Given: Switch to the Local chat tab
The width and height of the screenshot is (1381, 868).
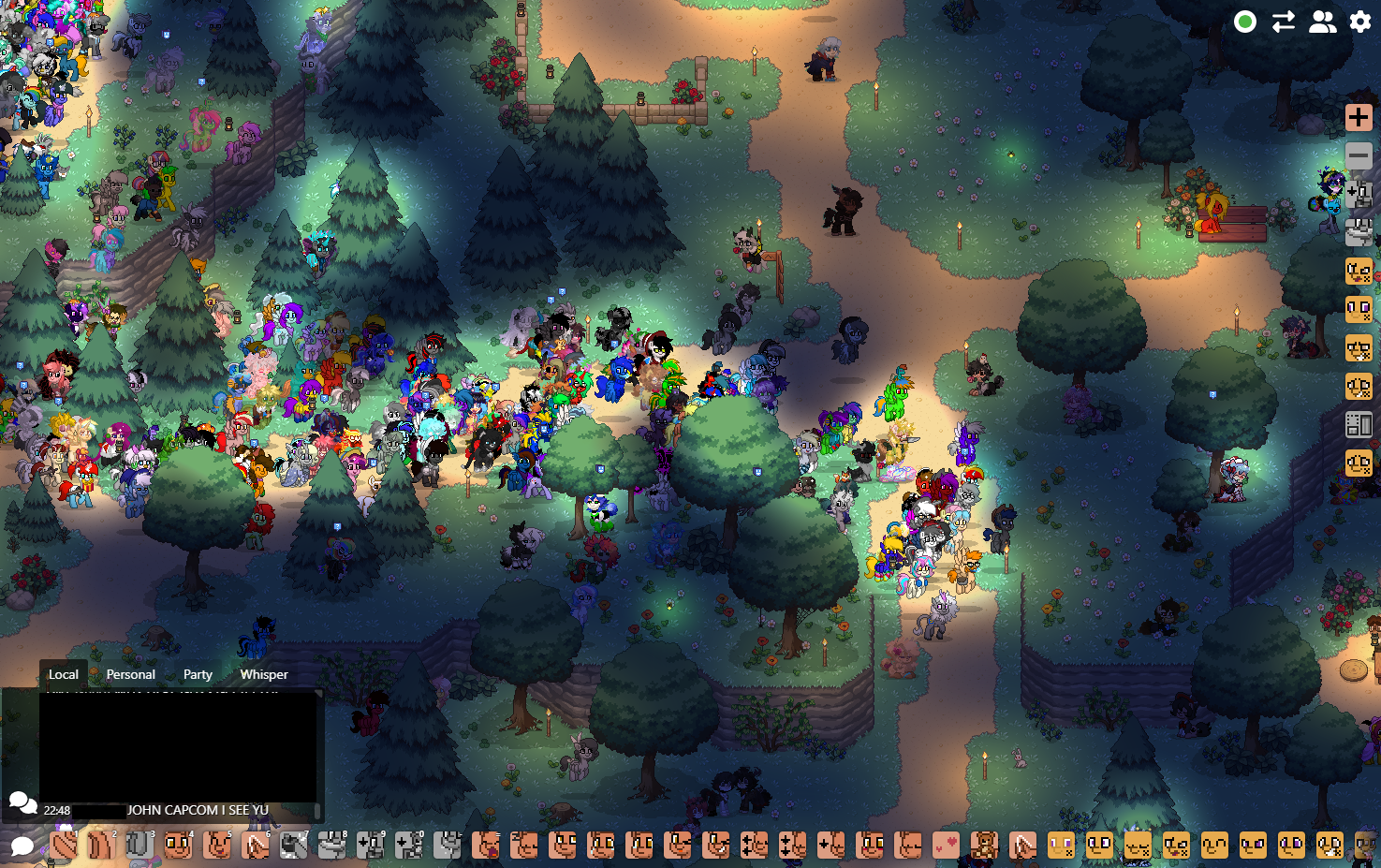Looking at the screenshot, I should 63,674.
